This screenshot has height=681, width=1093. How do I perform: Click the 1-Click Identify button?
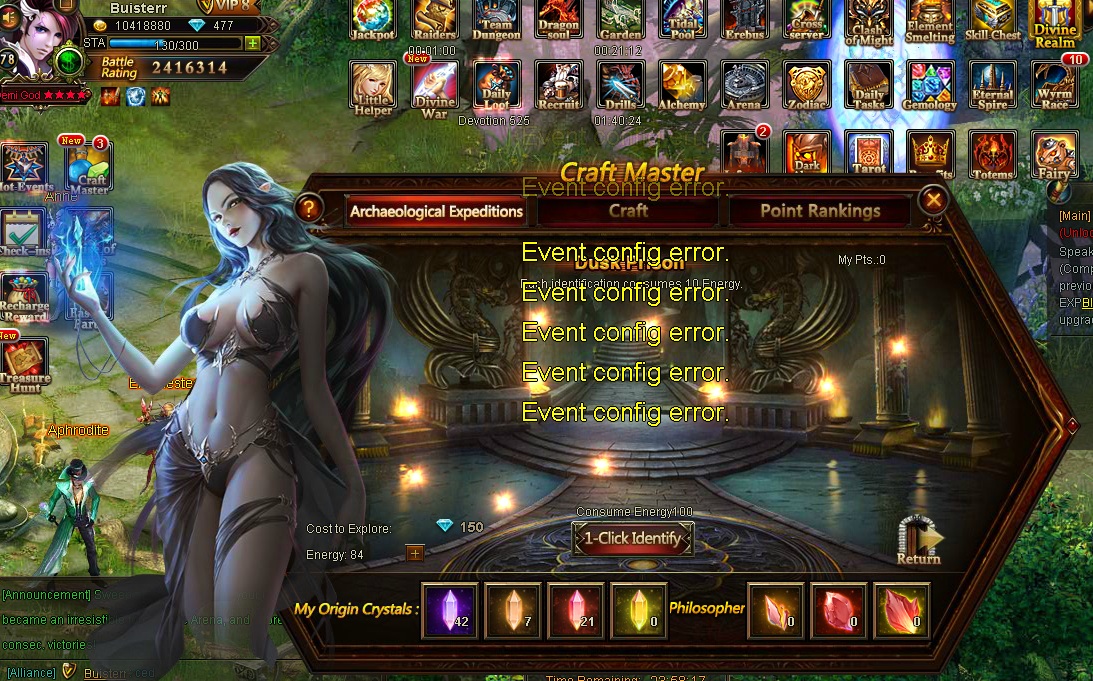coord(633,539)
